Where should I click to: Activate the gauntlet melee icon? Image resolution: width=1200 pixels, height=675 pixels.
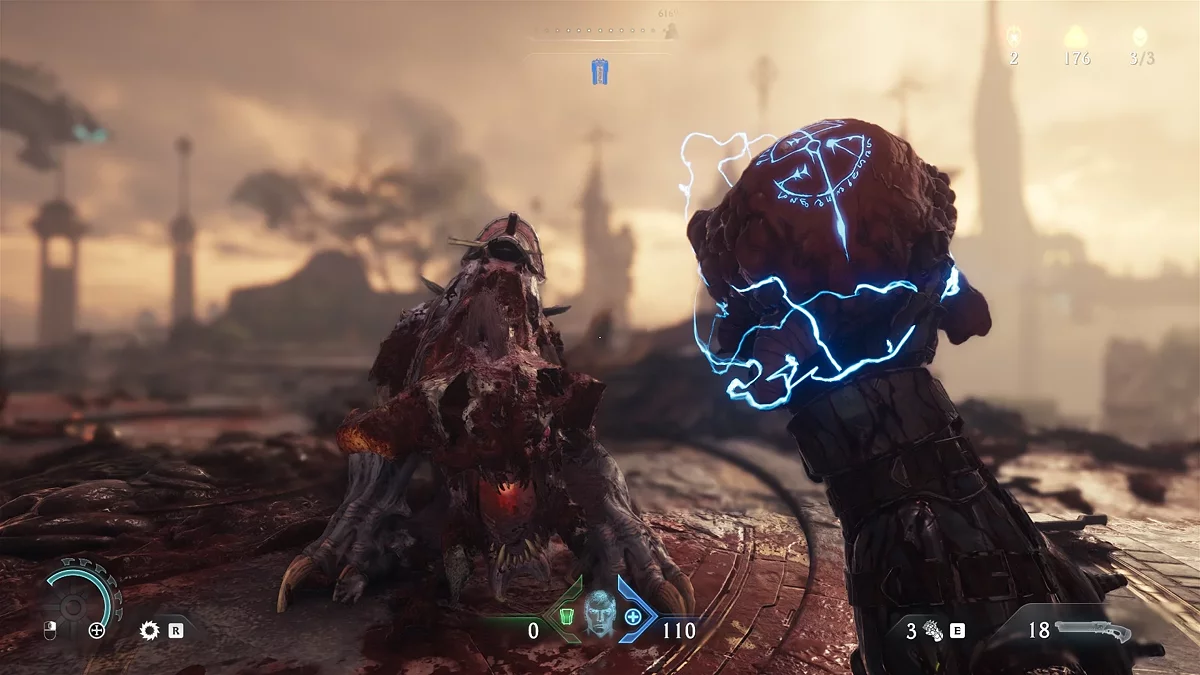[933, 631]
